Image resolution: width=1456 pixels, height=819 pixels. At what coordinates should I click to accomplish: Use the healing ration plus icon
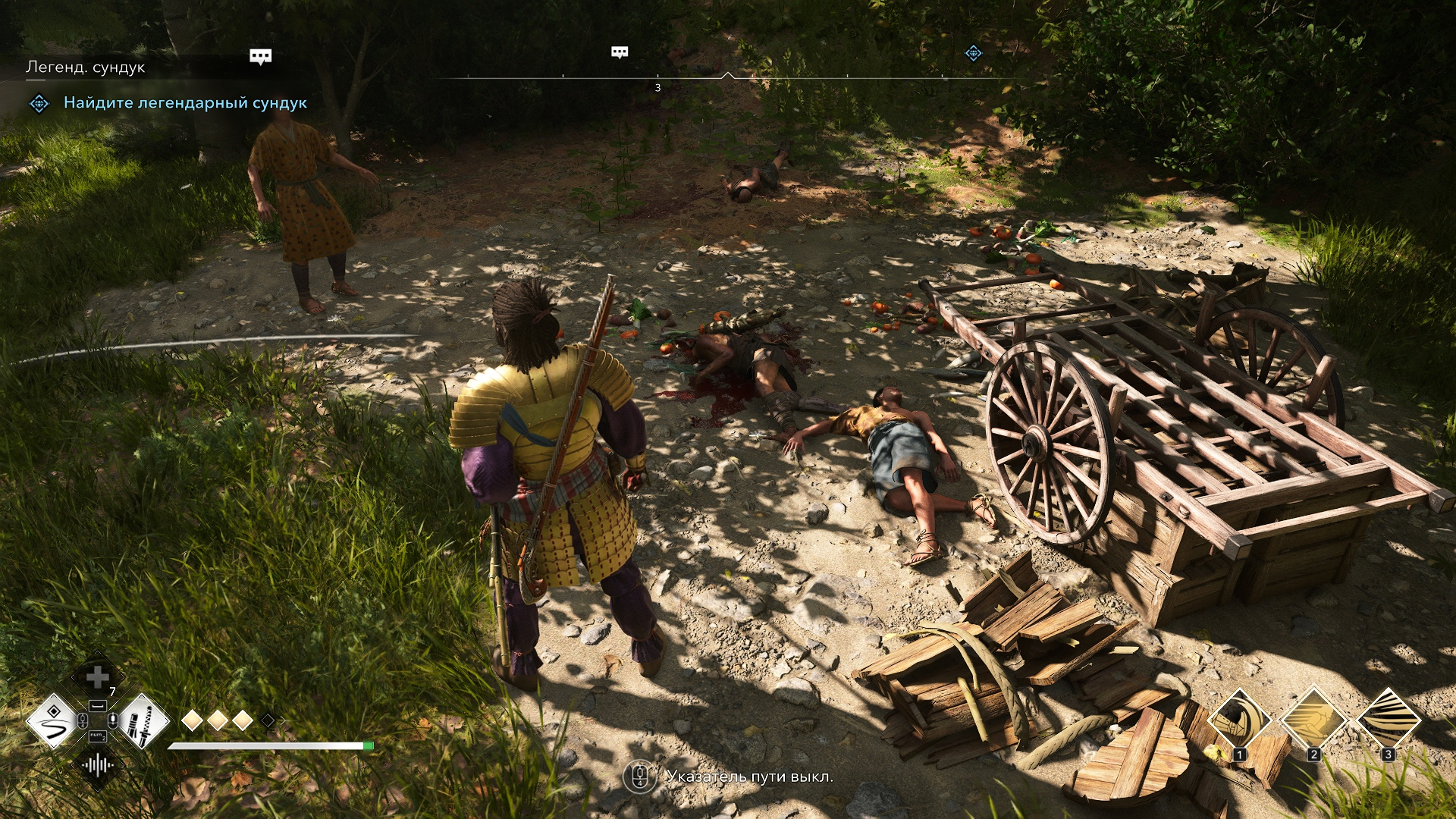pyautogui.click(x=98, y=677)
